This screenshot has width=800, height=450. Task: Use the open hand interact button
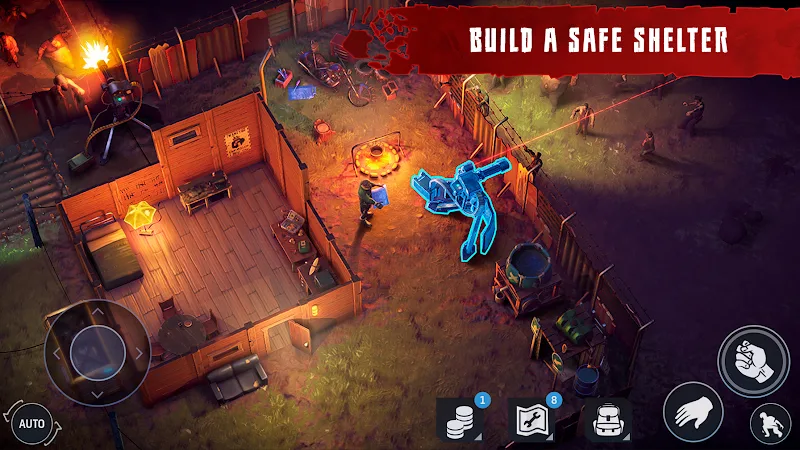693,411
